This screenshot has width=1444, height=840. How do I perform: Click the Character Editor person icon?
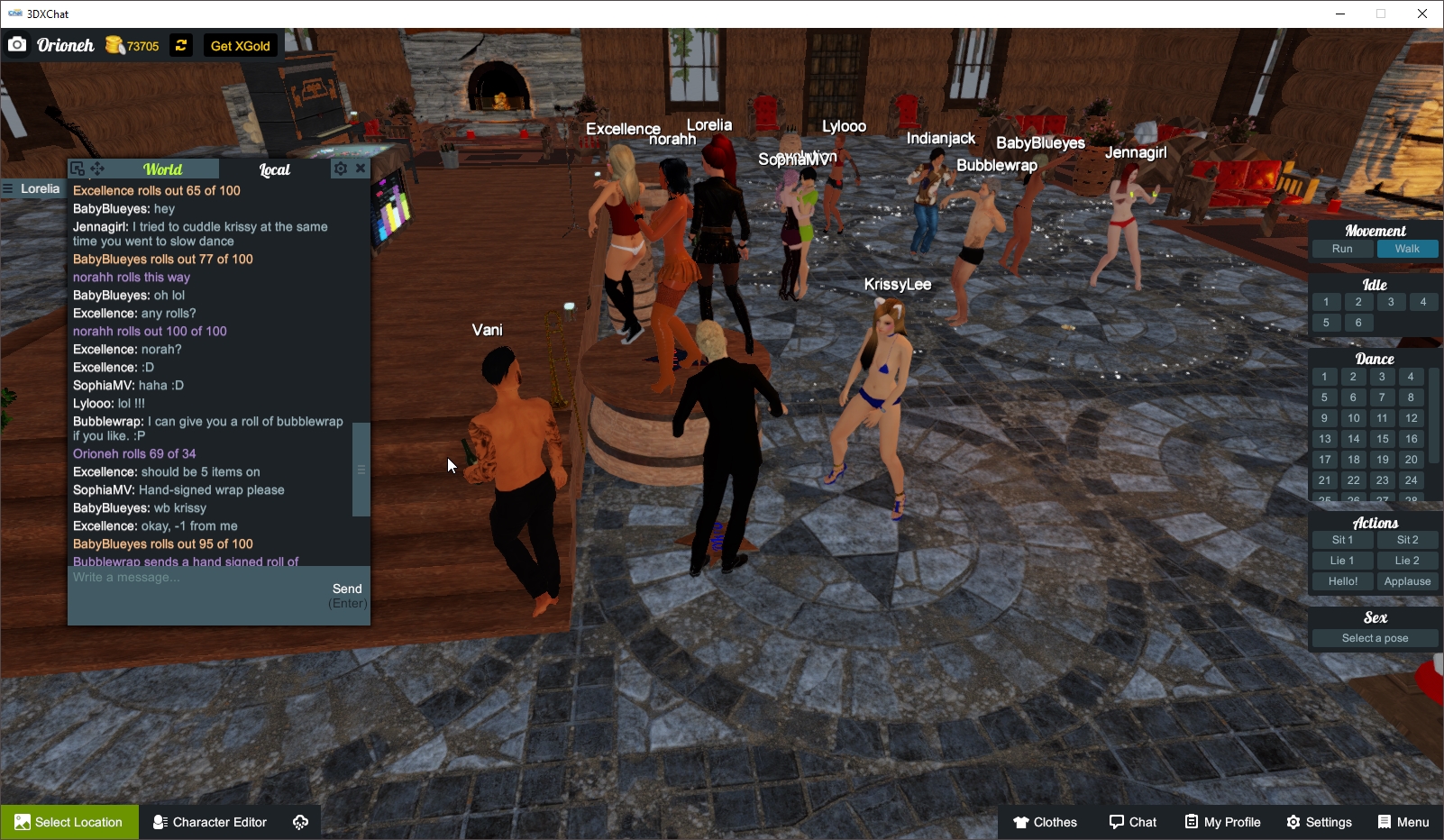click(x=159, y=821)
